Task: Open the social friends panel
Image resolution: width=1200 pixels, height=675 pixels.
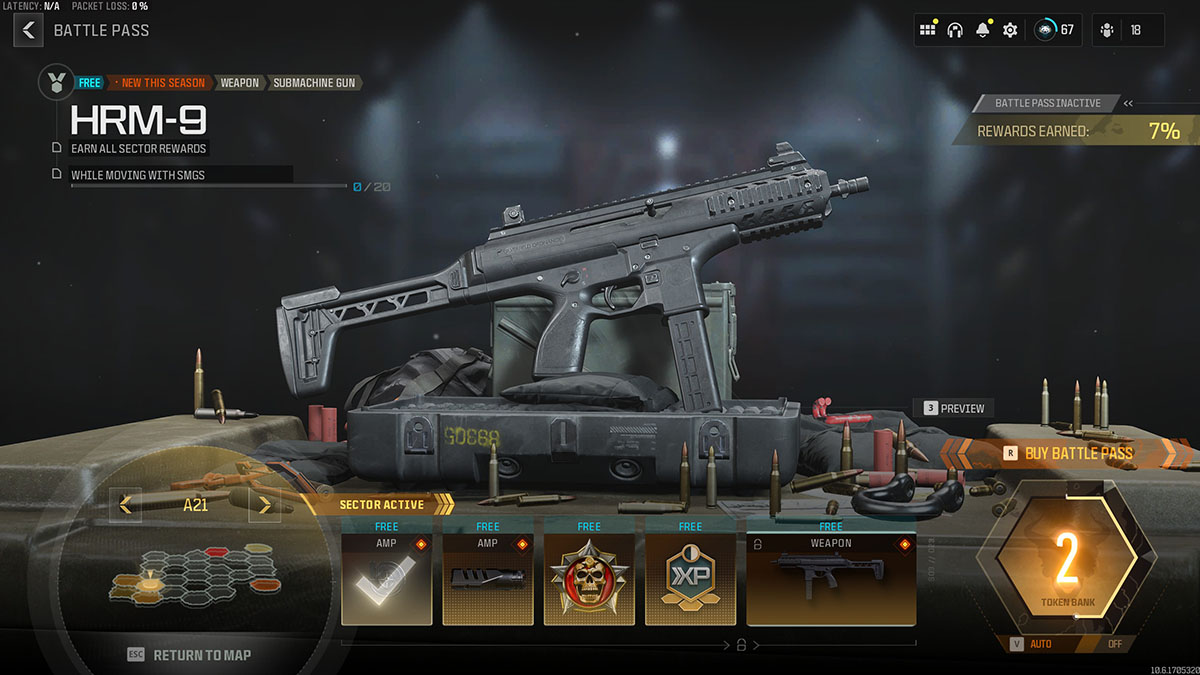Action: [x=1128, y=30]
